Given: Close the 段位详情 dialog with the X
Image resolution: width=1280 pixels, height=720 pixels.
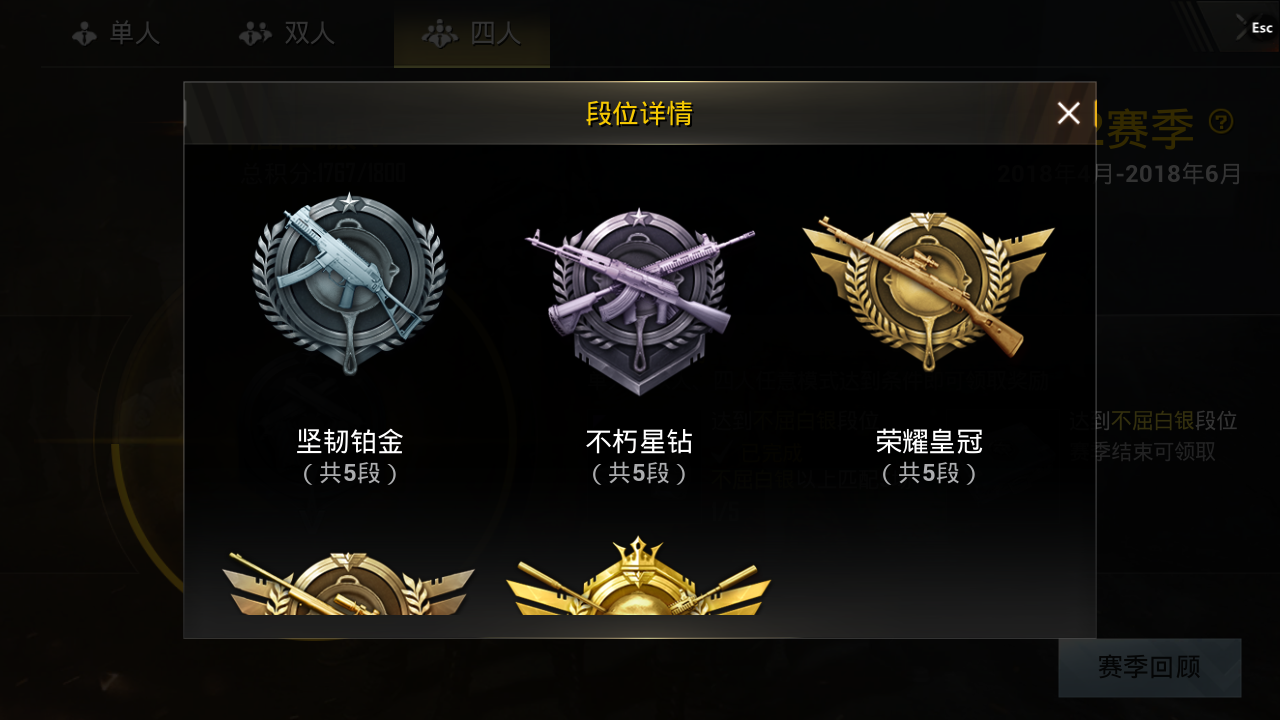Looking at the screenshot, I should (1069, 113).
